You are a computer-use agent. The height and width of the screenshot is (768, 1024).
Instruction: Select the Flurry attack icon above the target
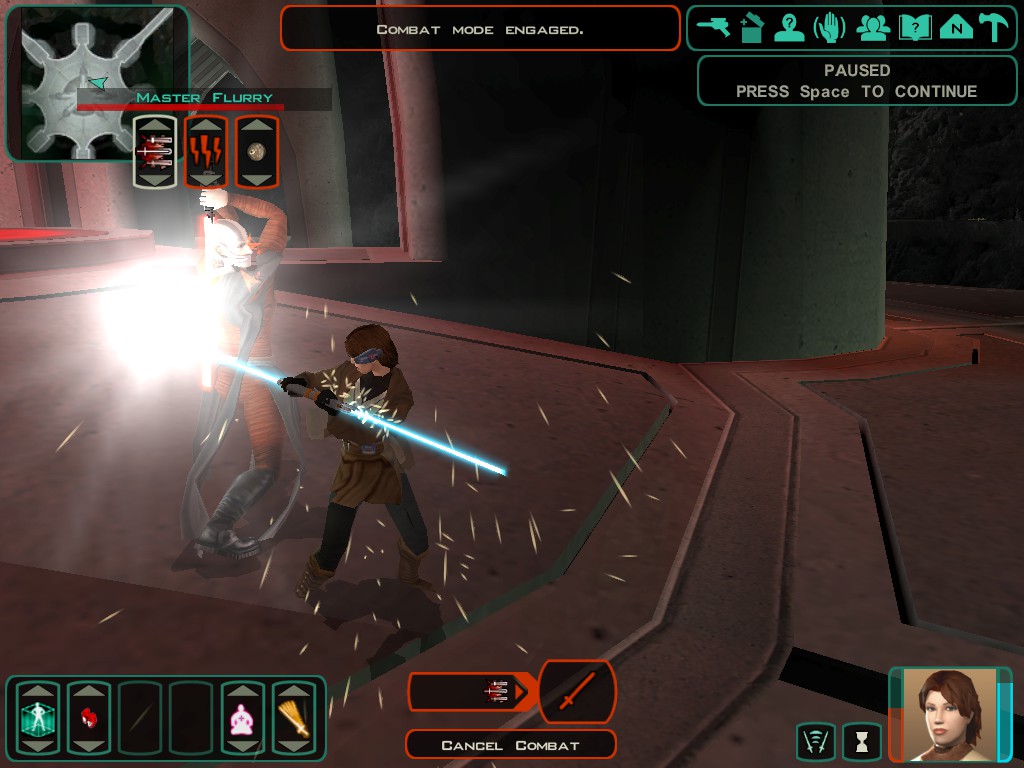click(155, 152)
